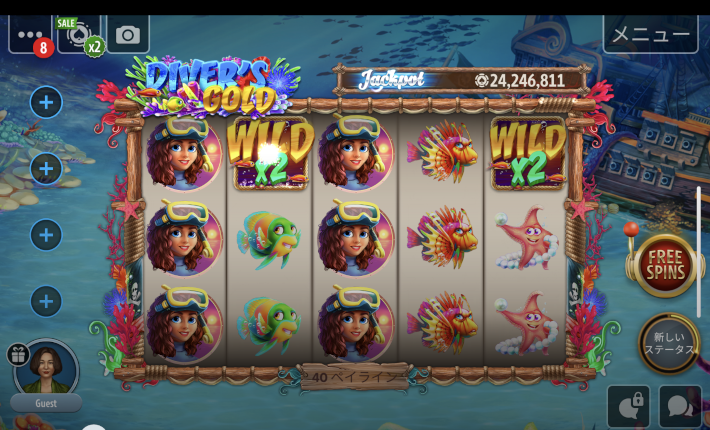
Task: Open the SALE chip shop offer
Action: pos(80,35)
